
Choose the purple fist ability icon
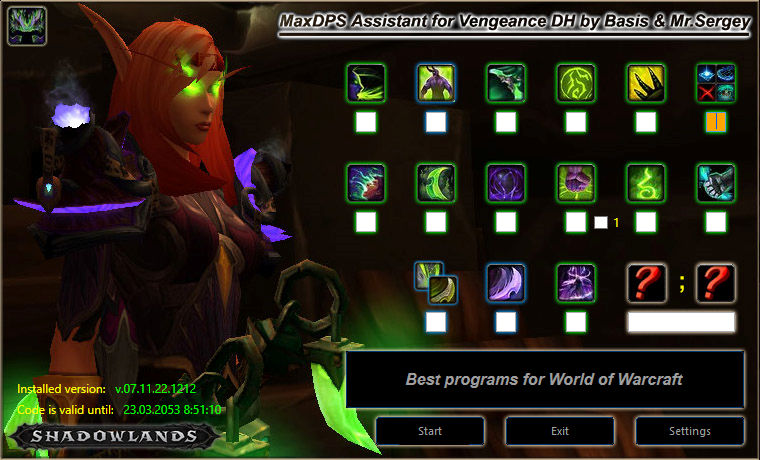[576, 184]
